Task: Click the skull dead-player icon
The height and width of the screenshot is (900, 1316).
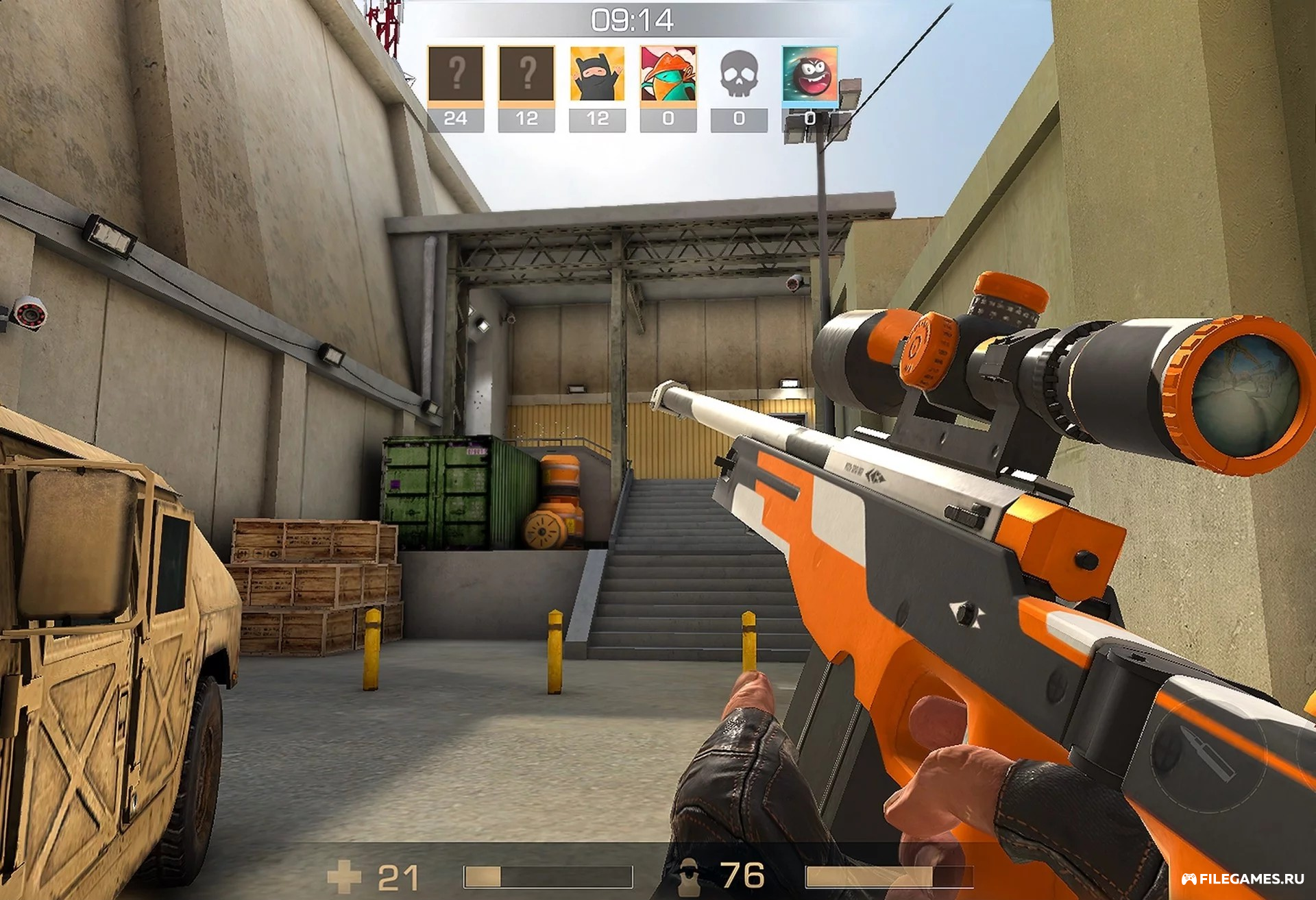Action: tap(739, 75)
